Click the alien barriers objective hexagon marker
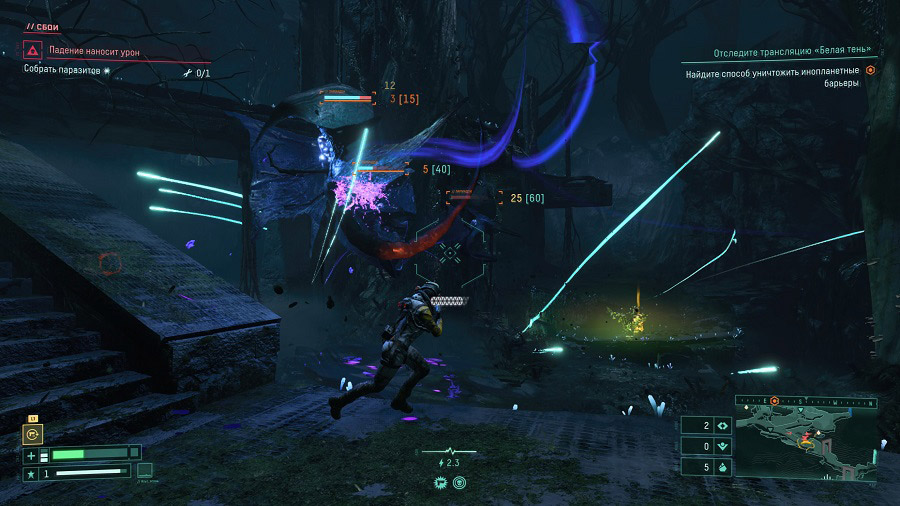The height and width of the screenshot is (506, 900). coord(870,71)
